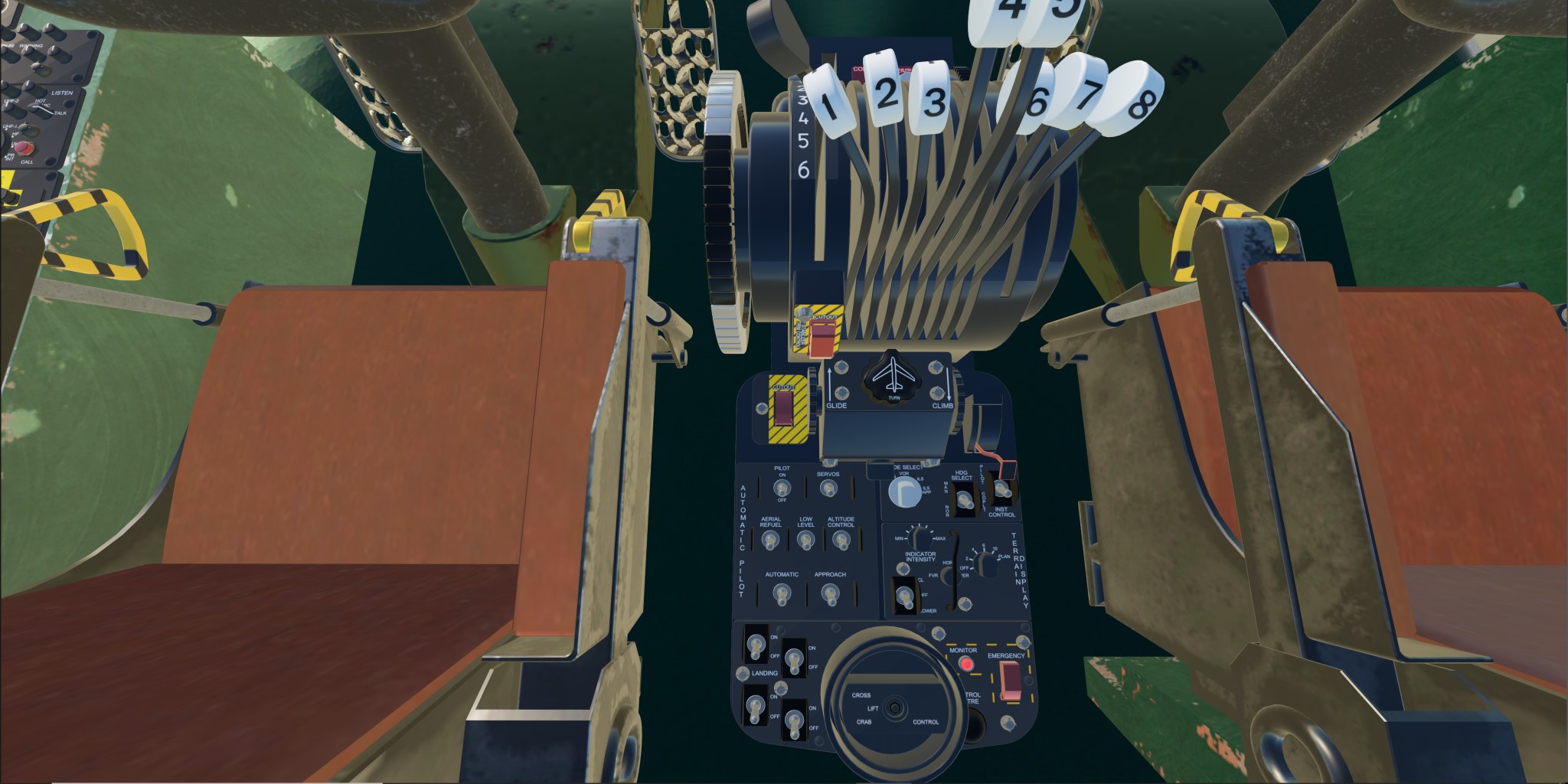Switch on the AUTOMATIC autopilot toggle

782,593
